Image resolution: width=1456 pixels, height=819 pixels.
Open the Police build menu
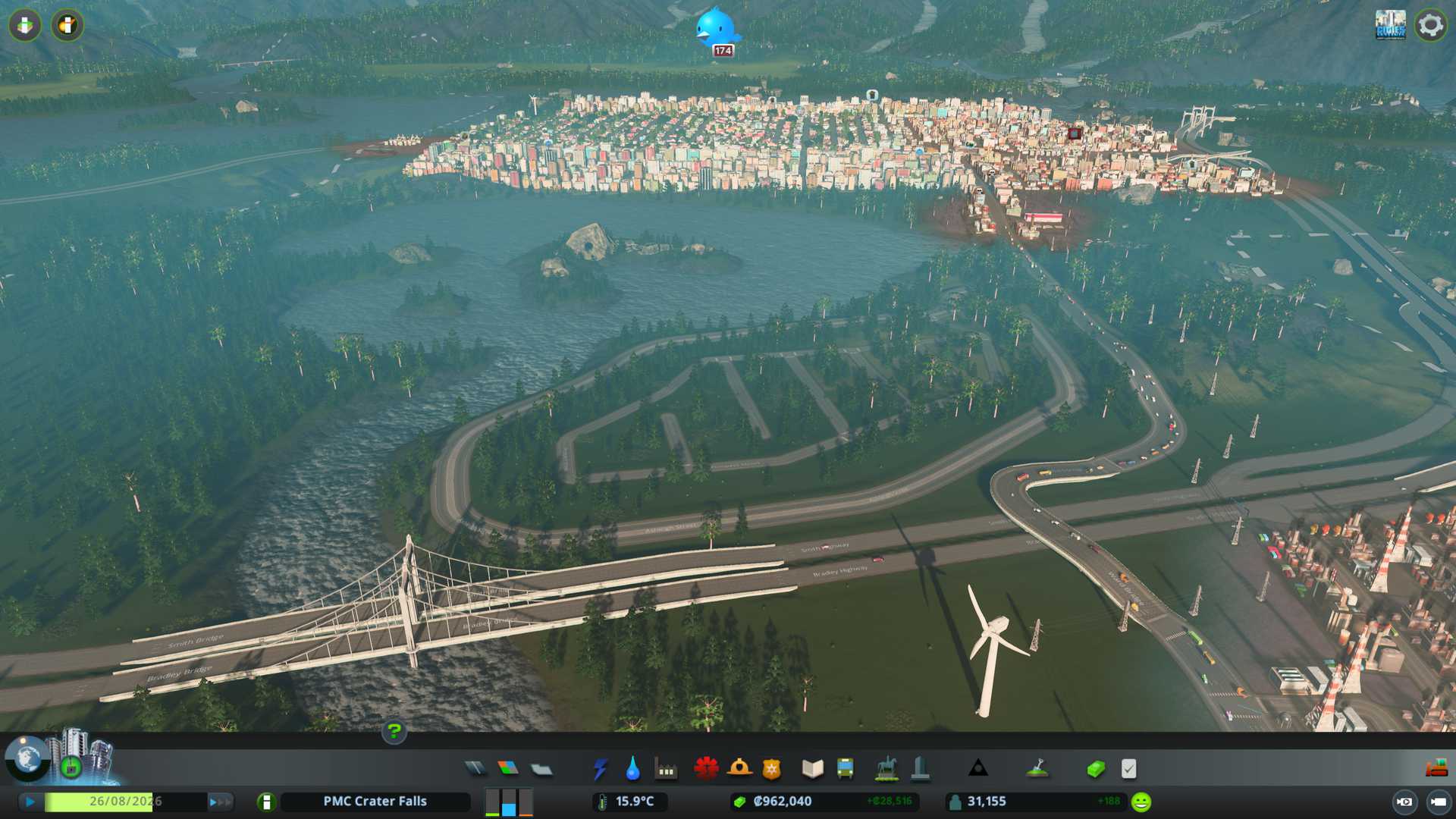pos(772,769)
